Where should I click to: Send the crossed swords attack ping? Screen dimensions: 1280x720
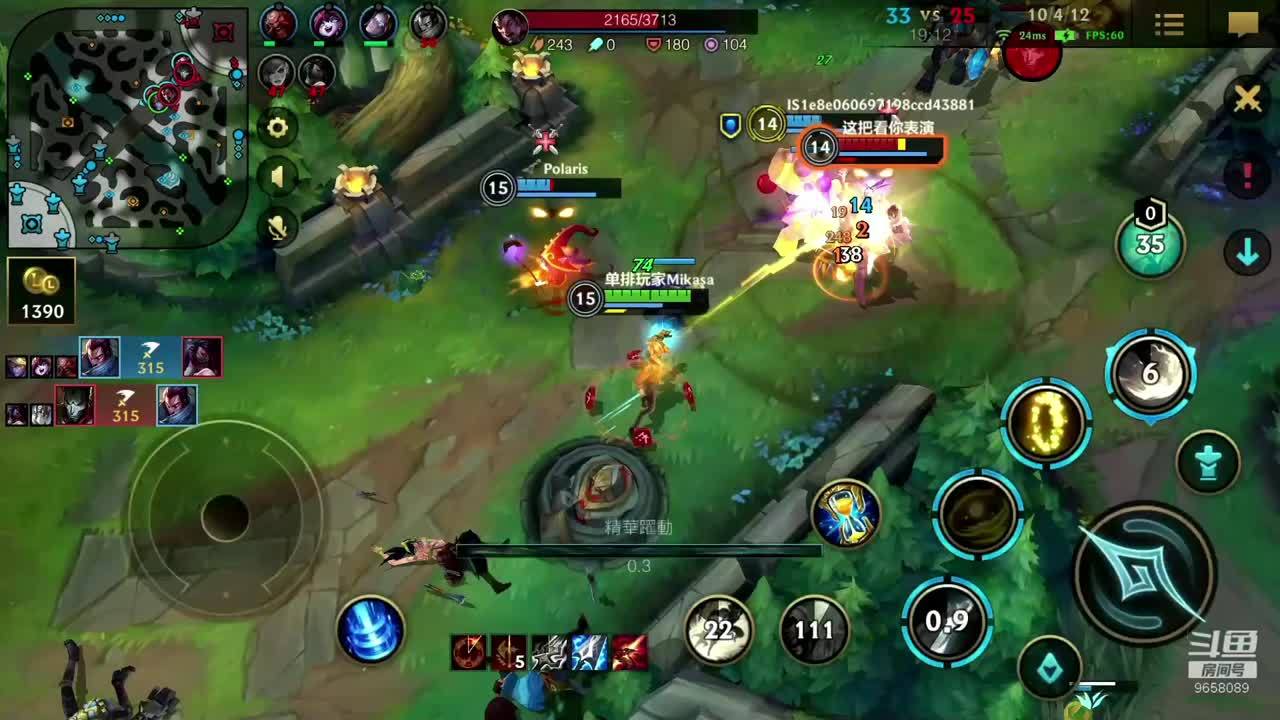click(1247, 98)
